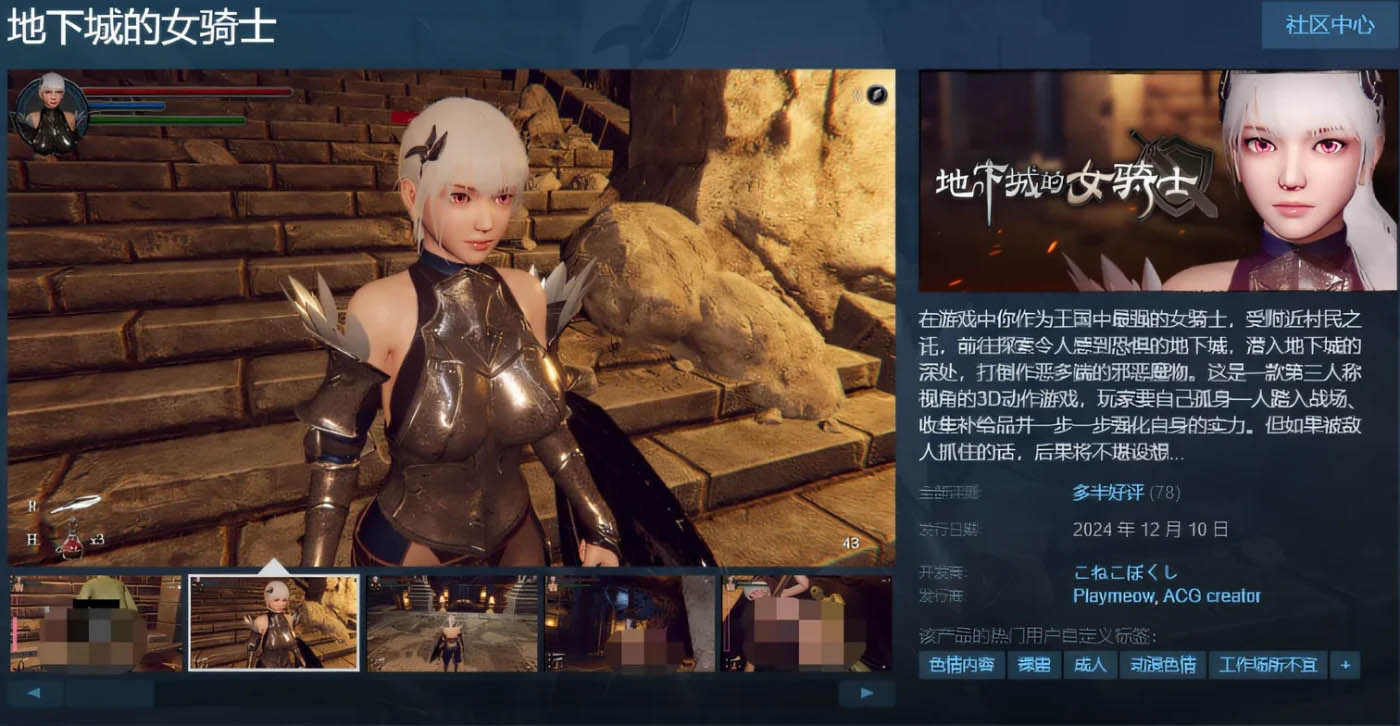This screenshot has width=1400, height=726.
Task: Click the right arrow to view more screenshots
Action: pyautogui.click(x=864, y=691)
